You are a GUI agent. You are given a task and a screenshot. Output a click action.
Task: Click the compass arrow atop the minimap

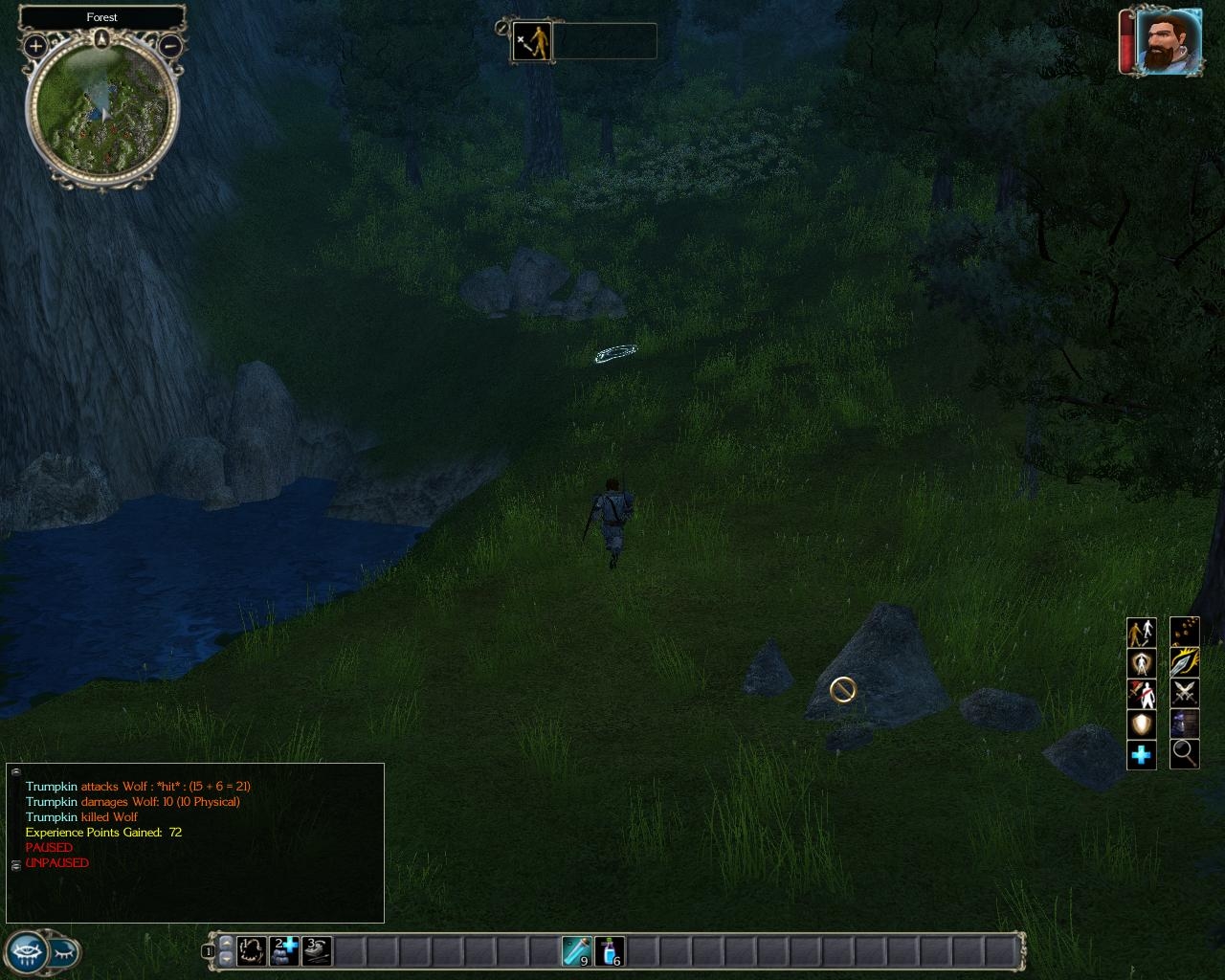(102, 38)
